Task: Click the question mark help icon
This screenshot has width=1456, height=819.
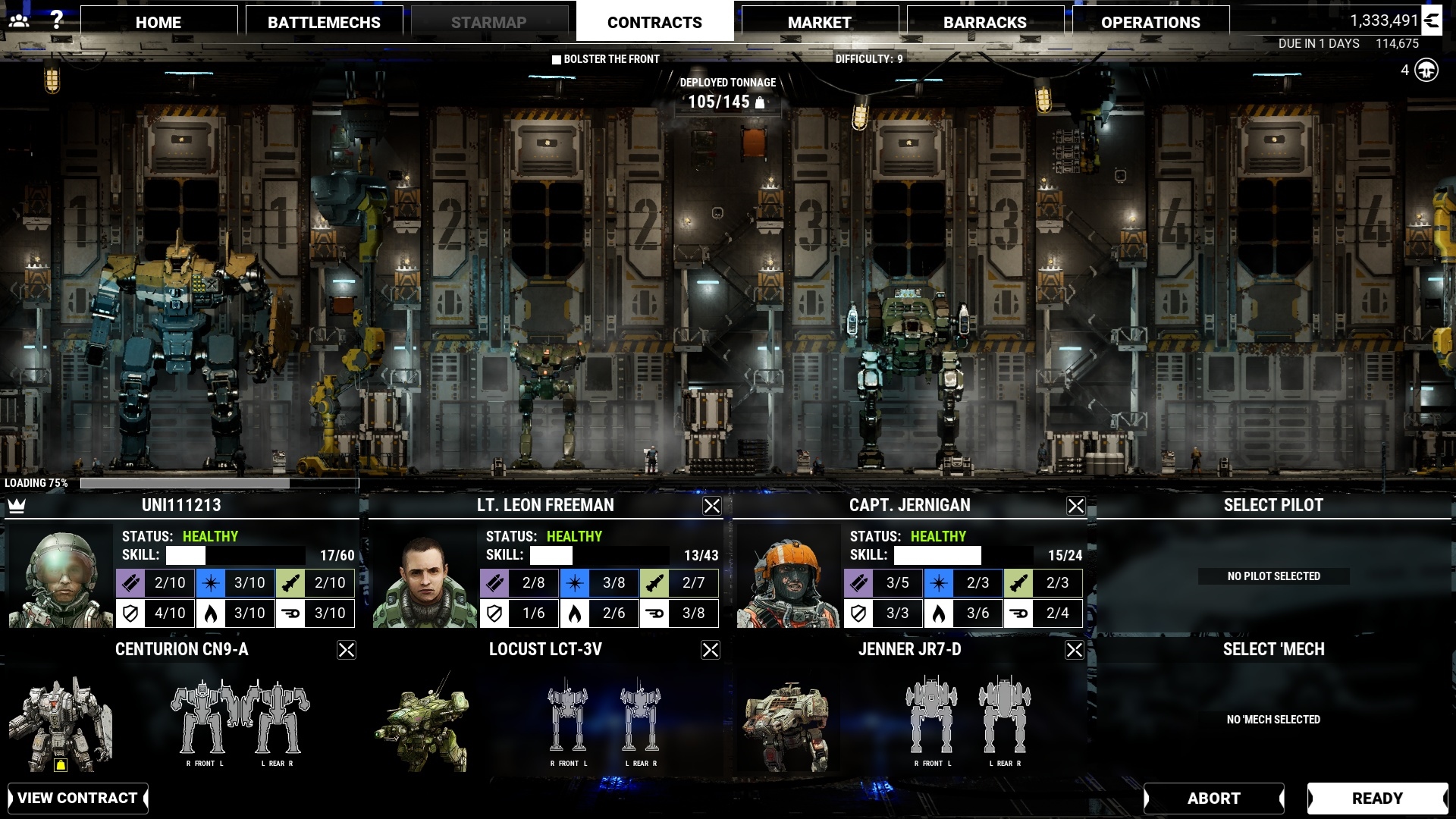Action: point(56,20)
